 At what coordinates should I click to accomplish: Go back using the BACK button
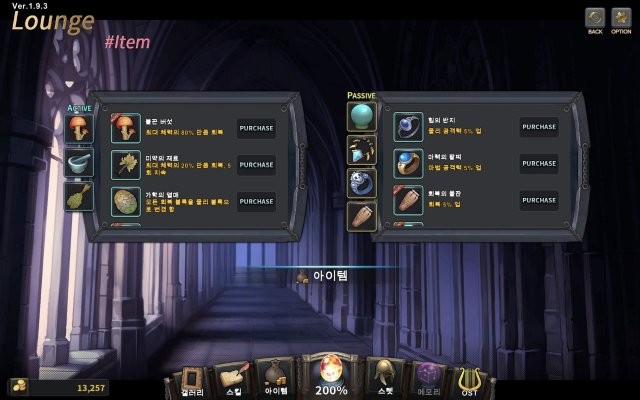(595, 19)
